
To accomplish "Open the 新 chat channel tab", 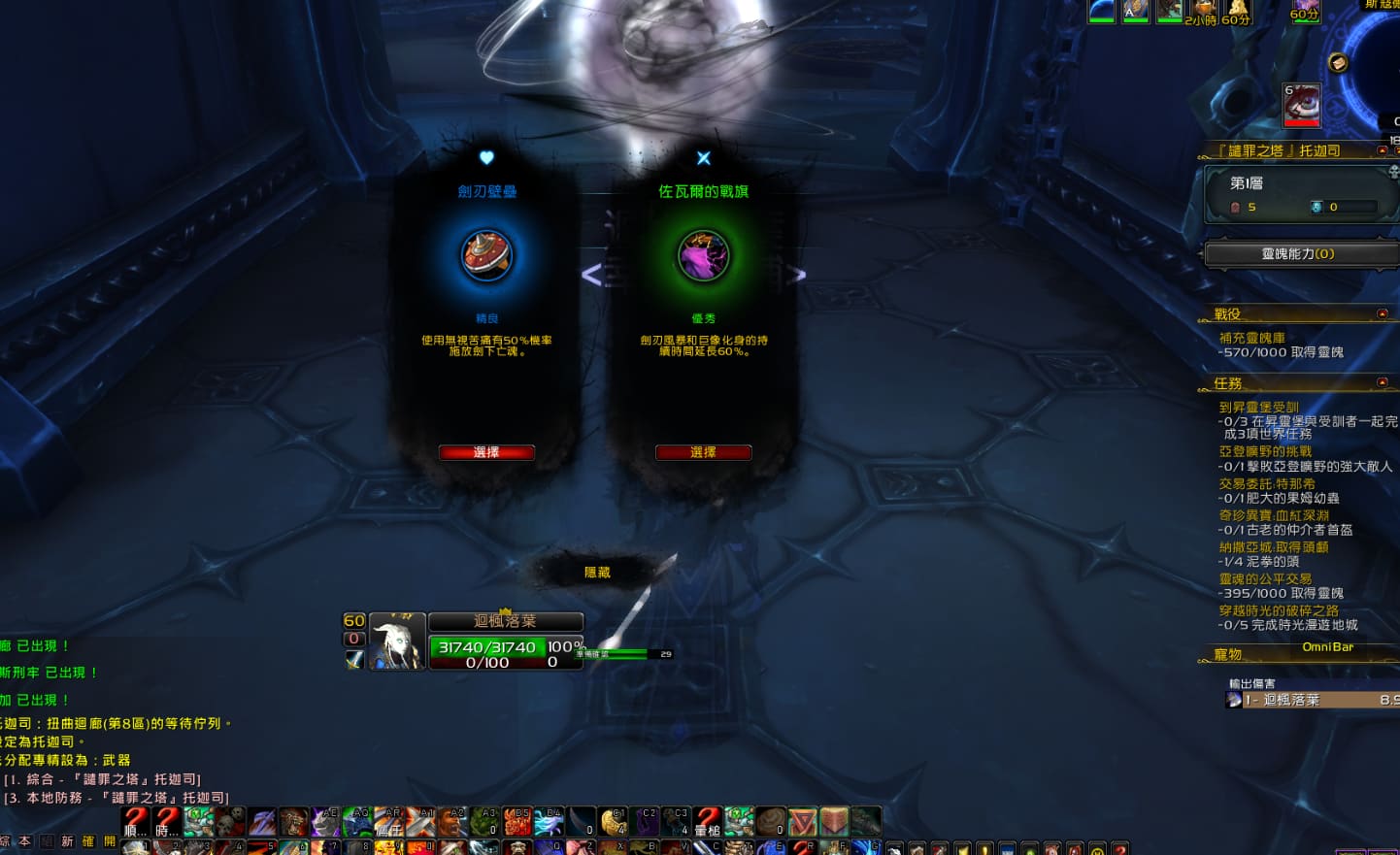I will point(67,841).
